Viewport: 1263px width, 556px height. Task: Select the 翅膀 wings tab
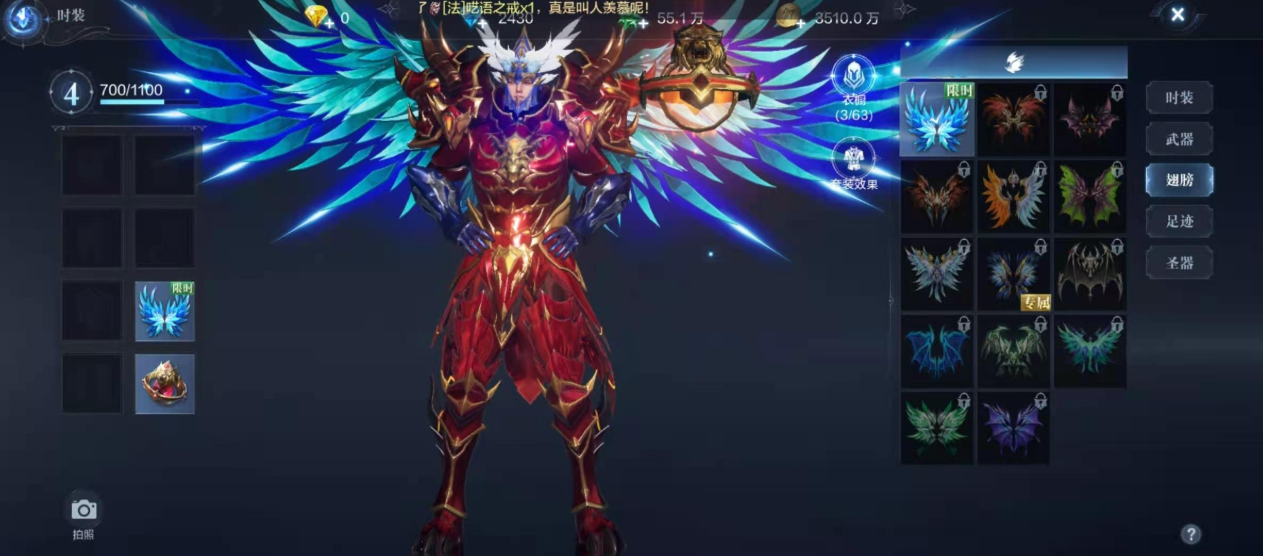click(1179, 180)
